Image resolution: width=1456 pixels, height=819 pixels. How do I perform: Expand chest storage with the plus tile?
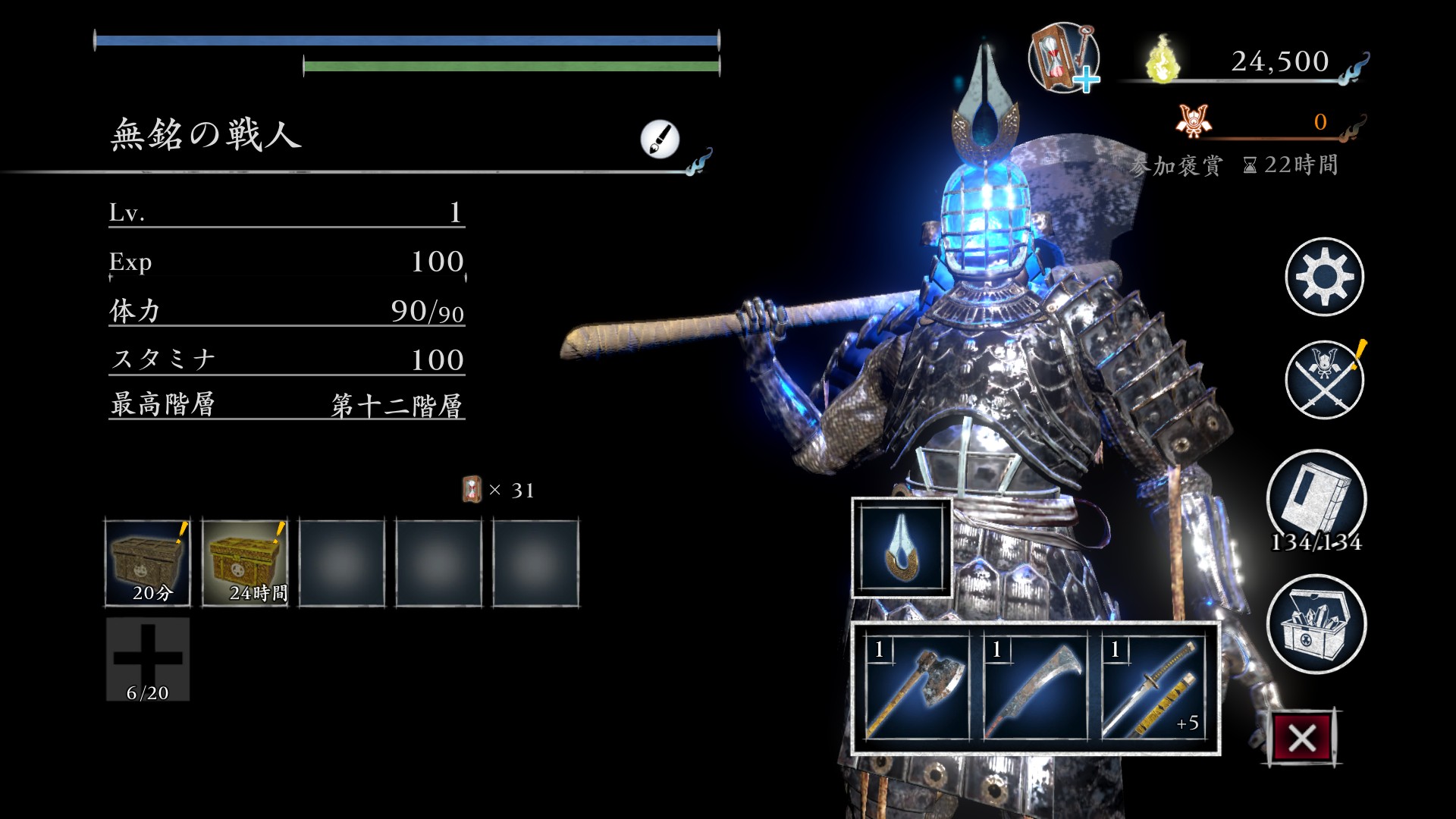click(148, 658)
